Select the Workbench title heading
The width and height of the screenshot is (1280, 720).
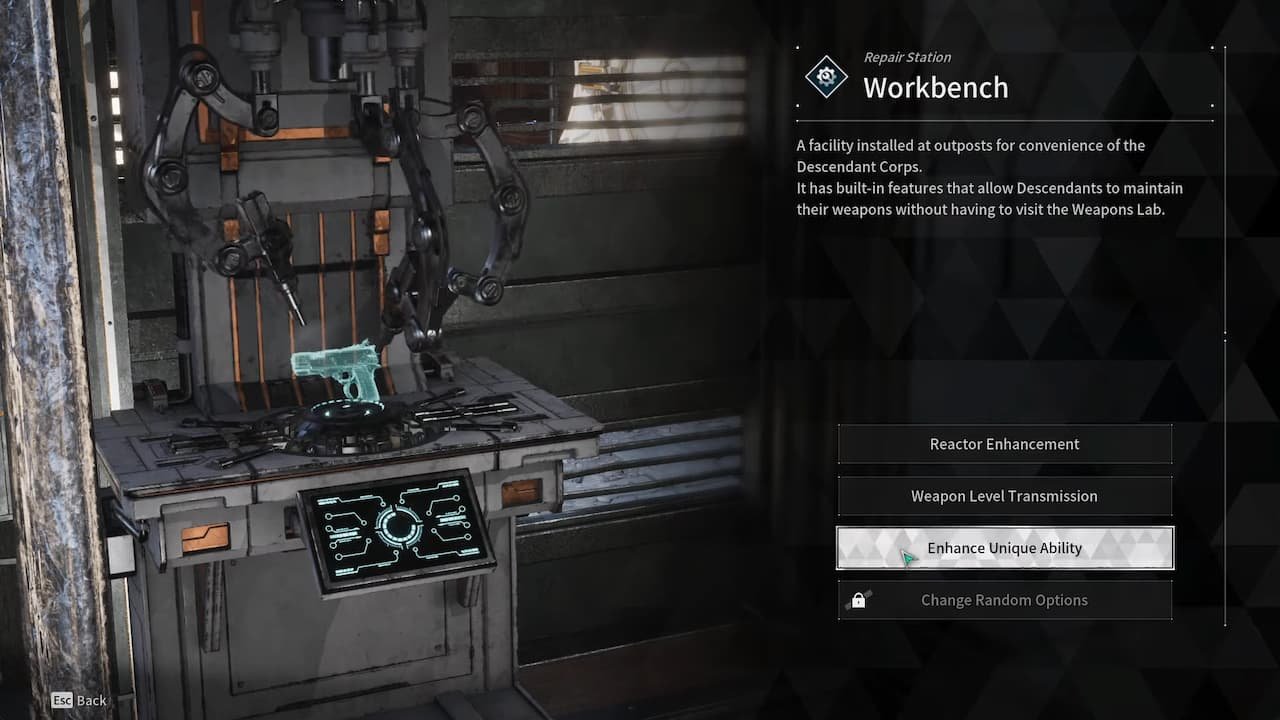[936, 87]
